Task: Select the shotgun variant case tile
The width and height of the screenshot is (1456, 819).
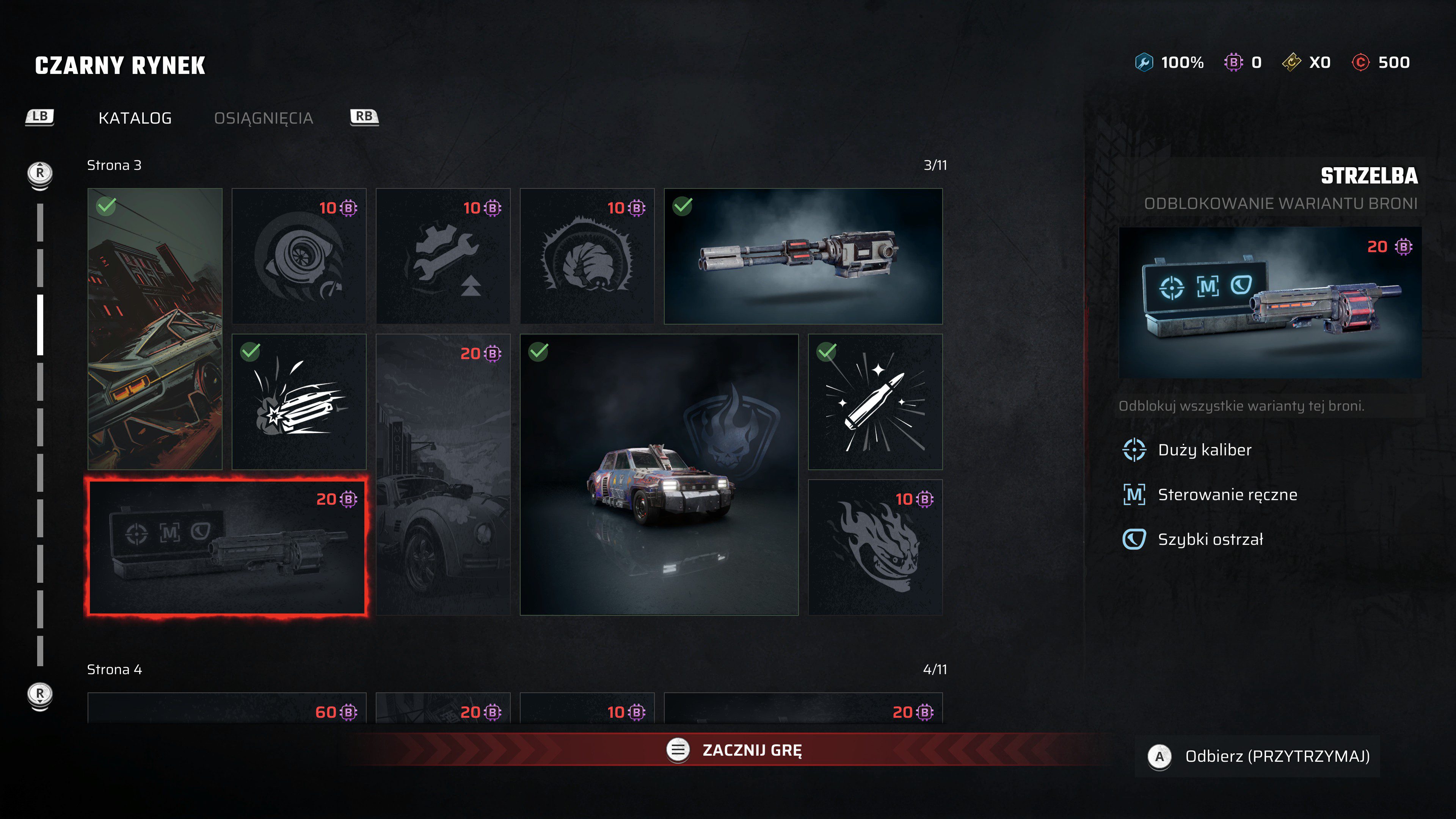Action: (x=227, y=547)
